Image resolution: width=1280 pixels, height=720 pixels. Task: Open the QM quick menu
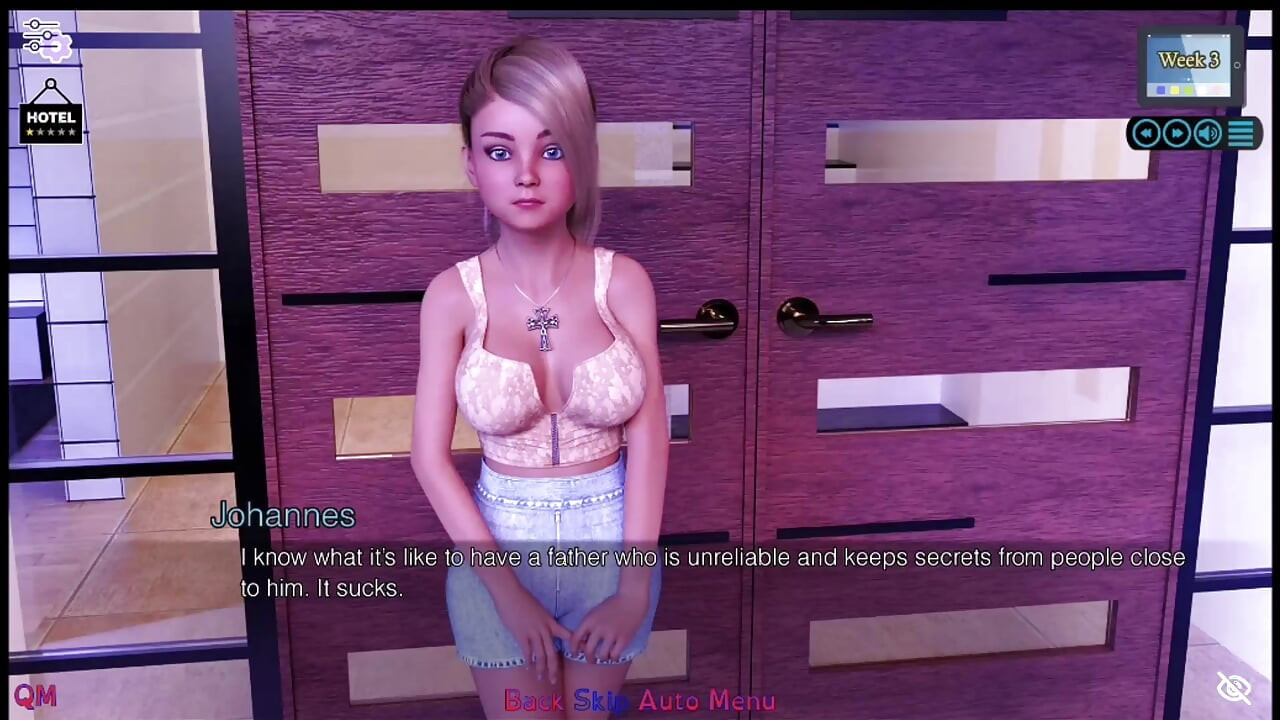[34, 696]
